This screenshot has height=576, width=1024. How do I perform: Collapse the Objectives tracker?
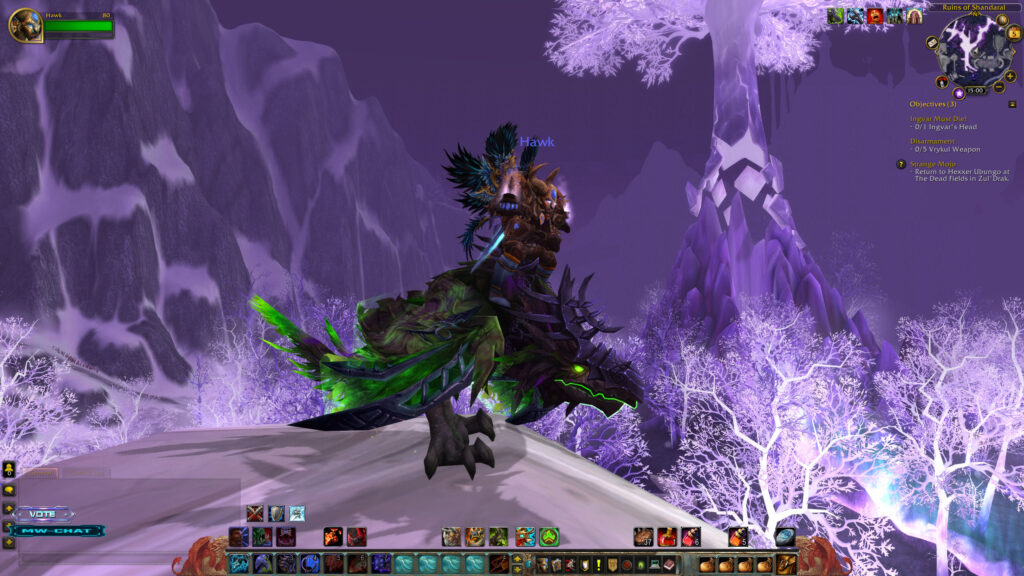[x=1012, y=104]
